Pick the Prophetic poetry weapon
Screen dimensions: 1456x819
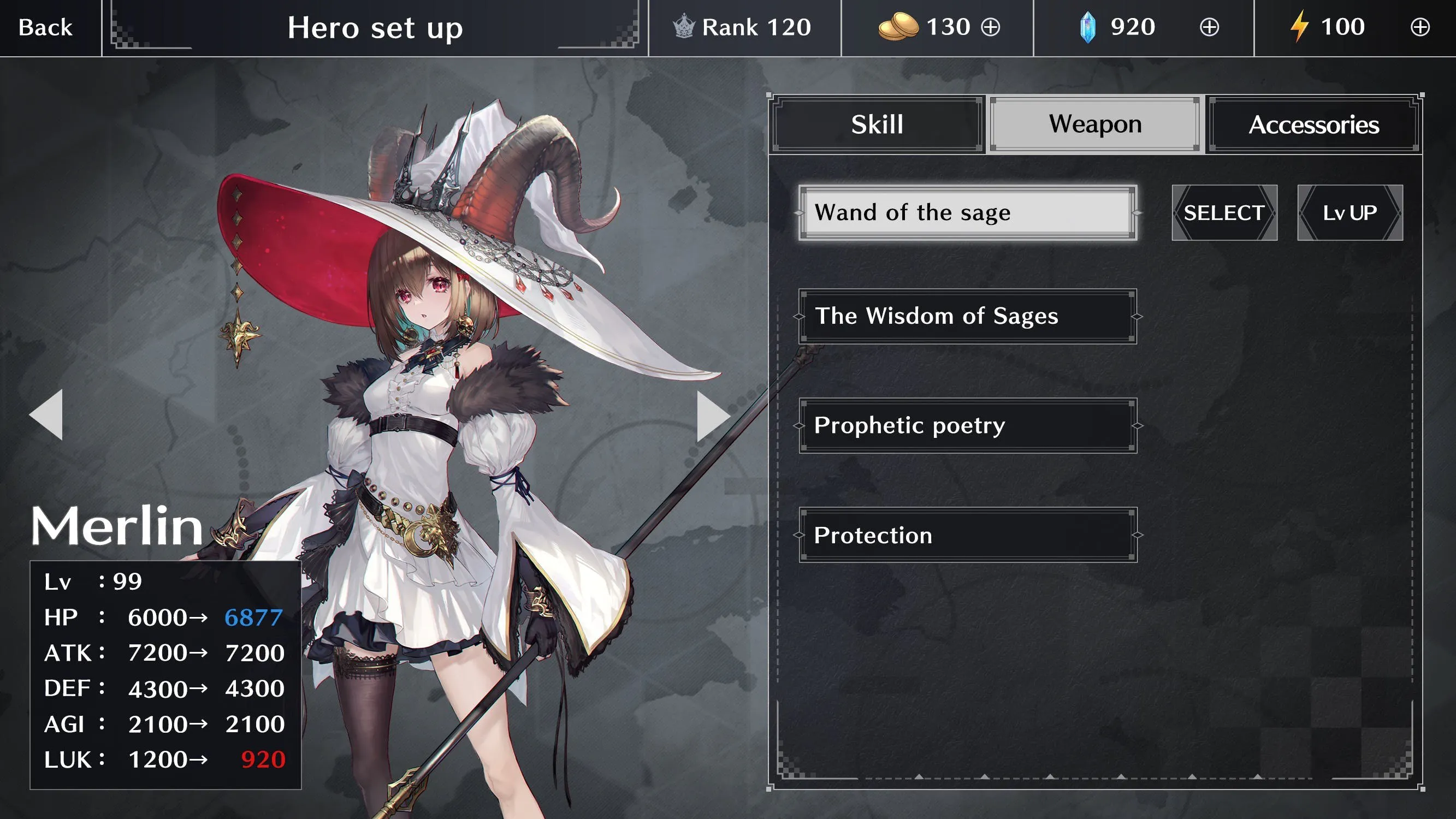967,425
